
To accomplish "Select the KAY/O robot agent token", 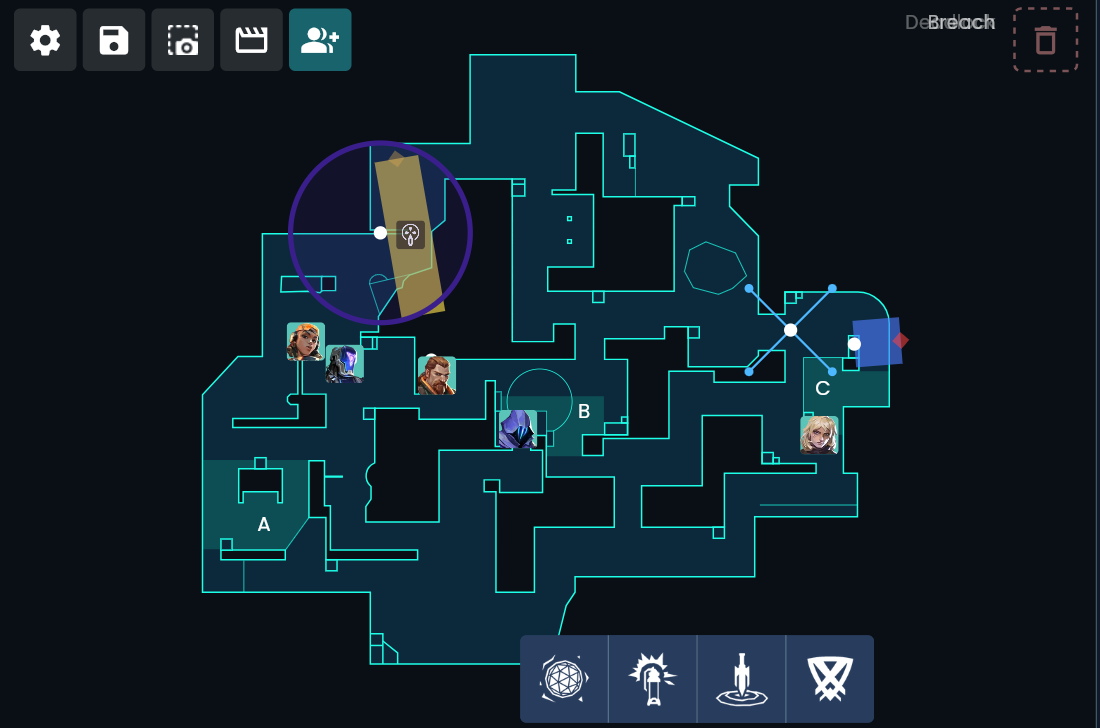I will (344, 364).
